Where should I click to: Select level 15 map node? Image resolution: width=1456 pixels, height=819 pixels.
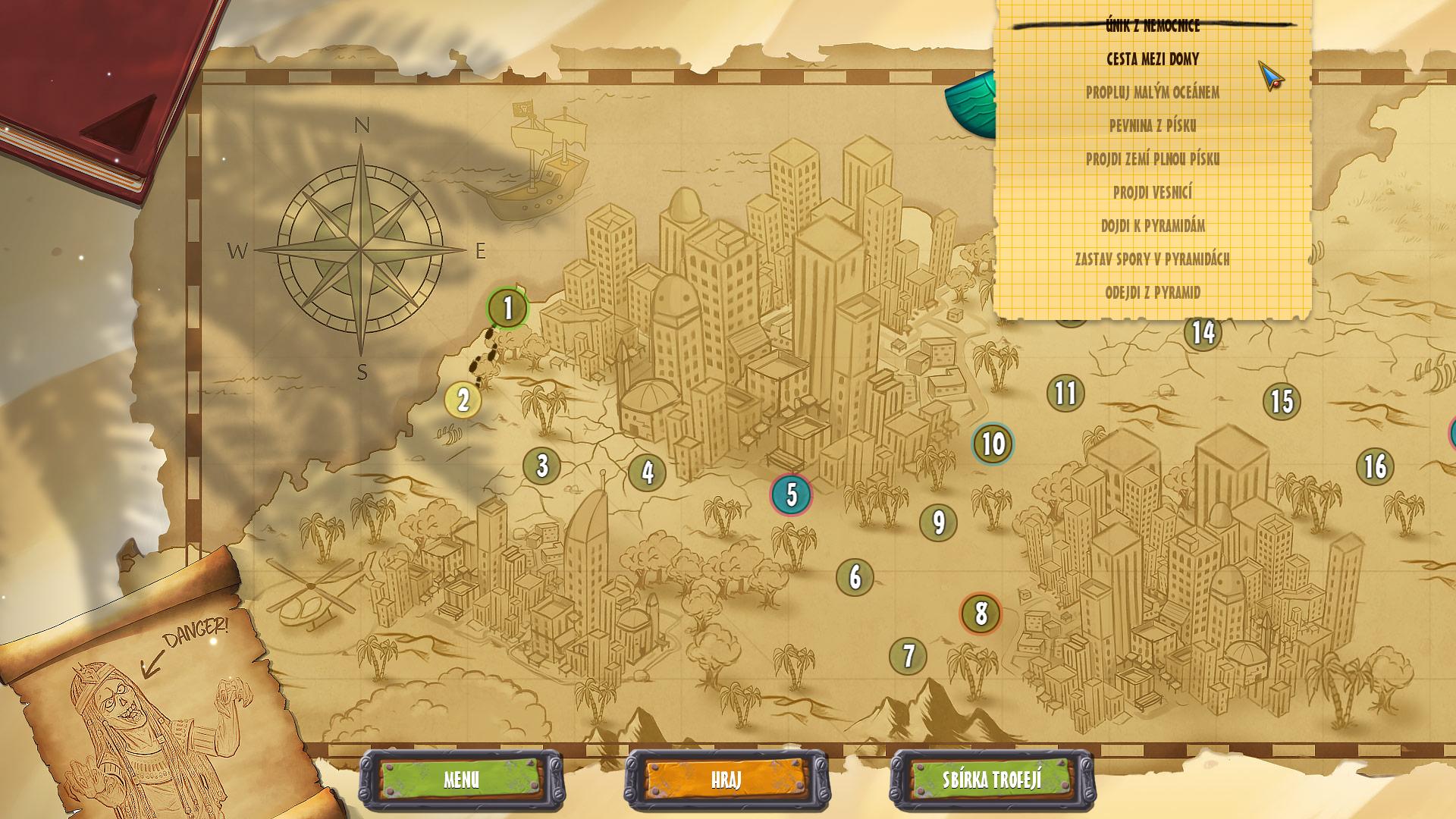pos(1282,402)
